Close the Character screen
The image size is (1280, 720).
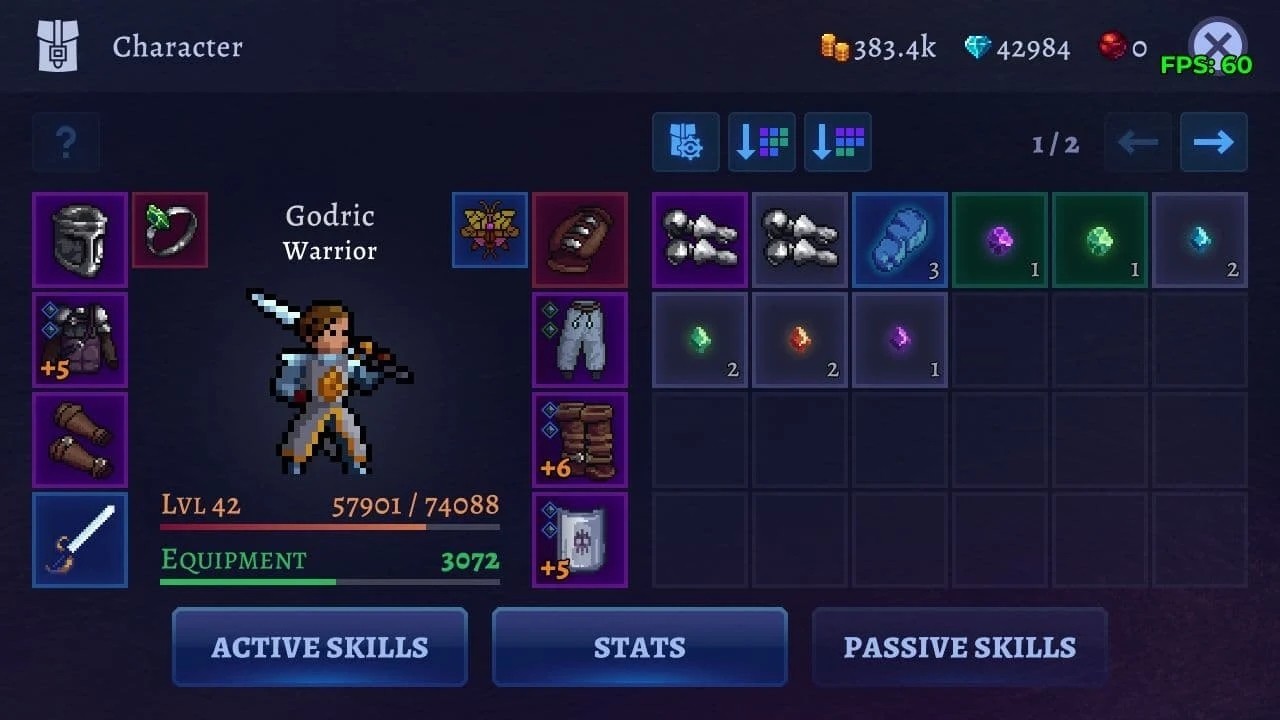click(1217, 45)
